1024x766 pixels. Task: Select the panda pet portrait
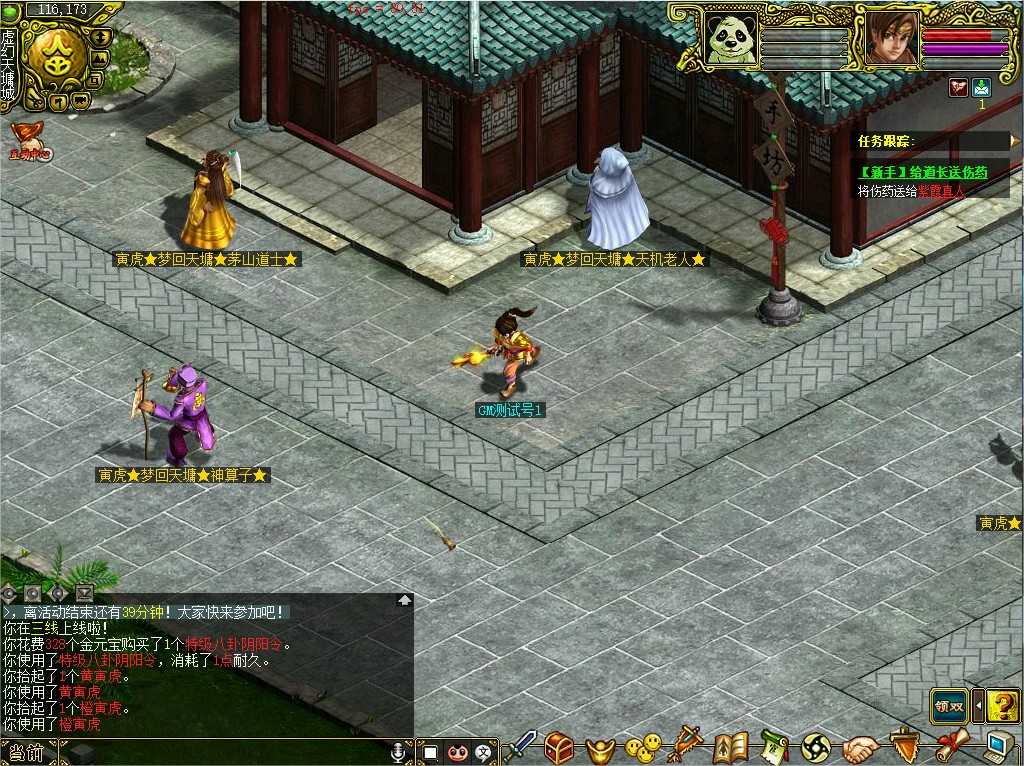point(728,38)
